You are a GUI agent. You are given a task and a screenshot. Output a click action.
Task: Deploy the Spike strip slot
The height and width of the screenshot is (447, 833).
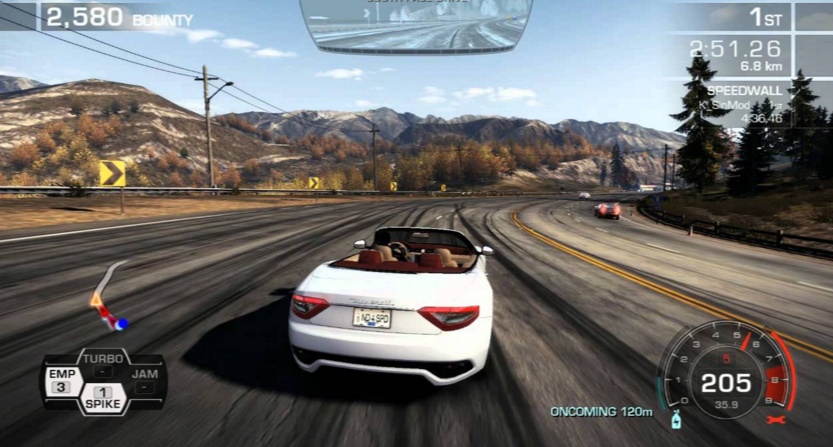[x=102, y=398]
